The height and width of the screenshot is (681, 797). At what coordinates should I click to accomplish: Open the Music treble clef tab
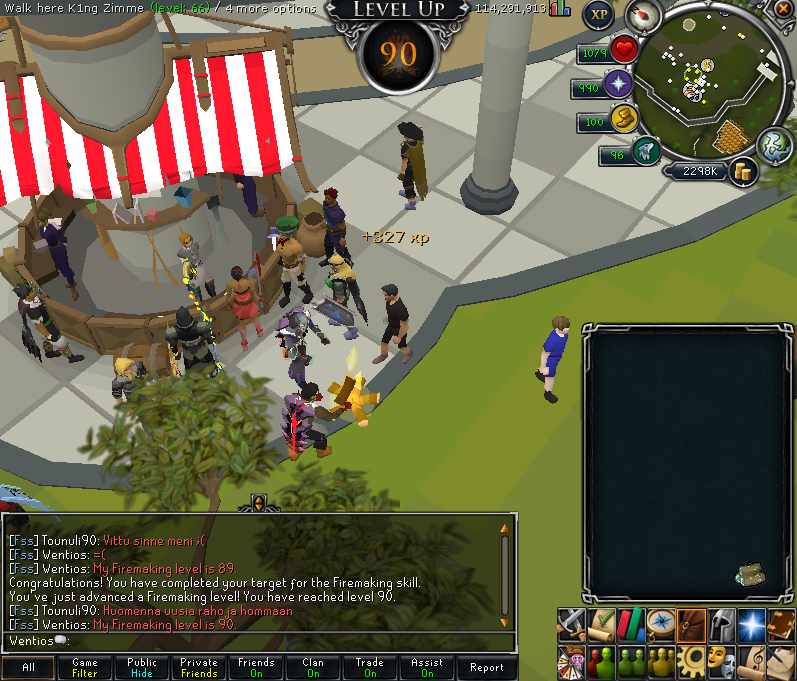[x=751, y=660]
